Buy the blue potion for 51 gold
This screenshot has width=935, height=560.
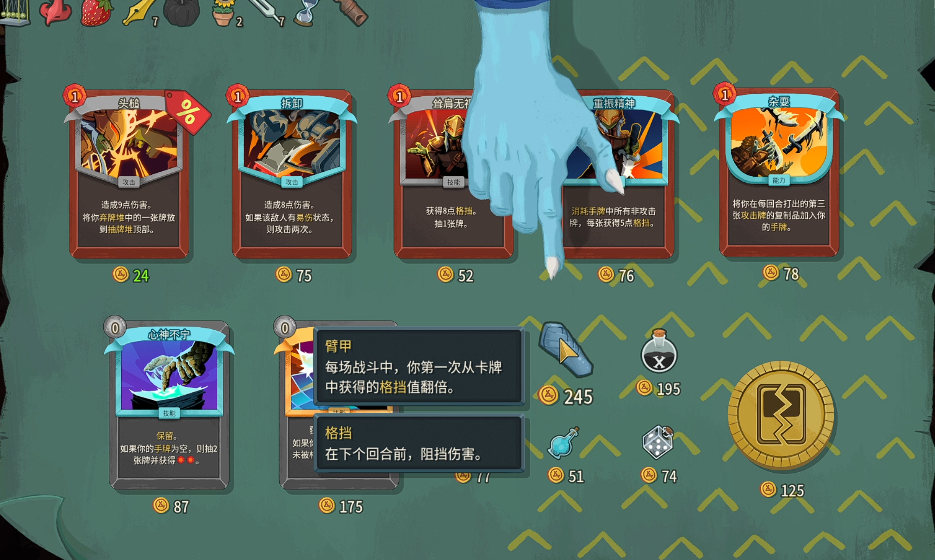[563, 443]
